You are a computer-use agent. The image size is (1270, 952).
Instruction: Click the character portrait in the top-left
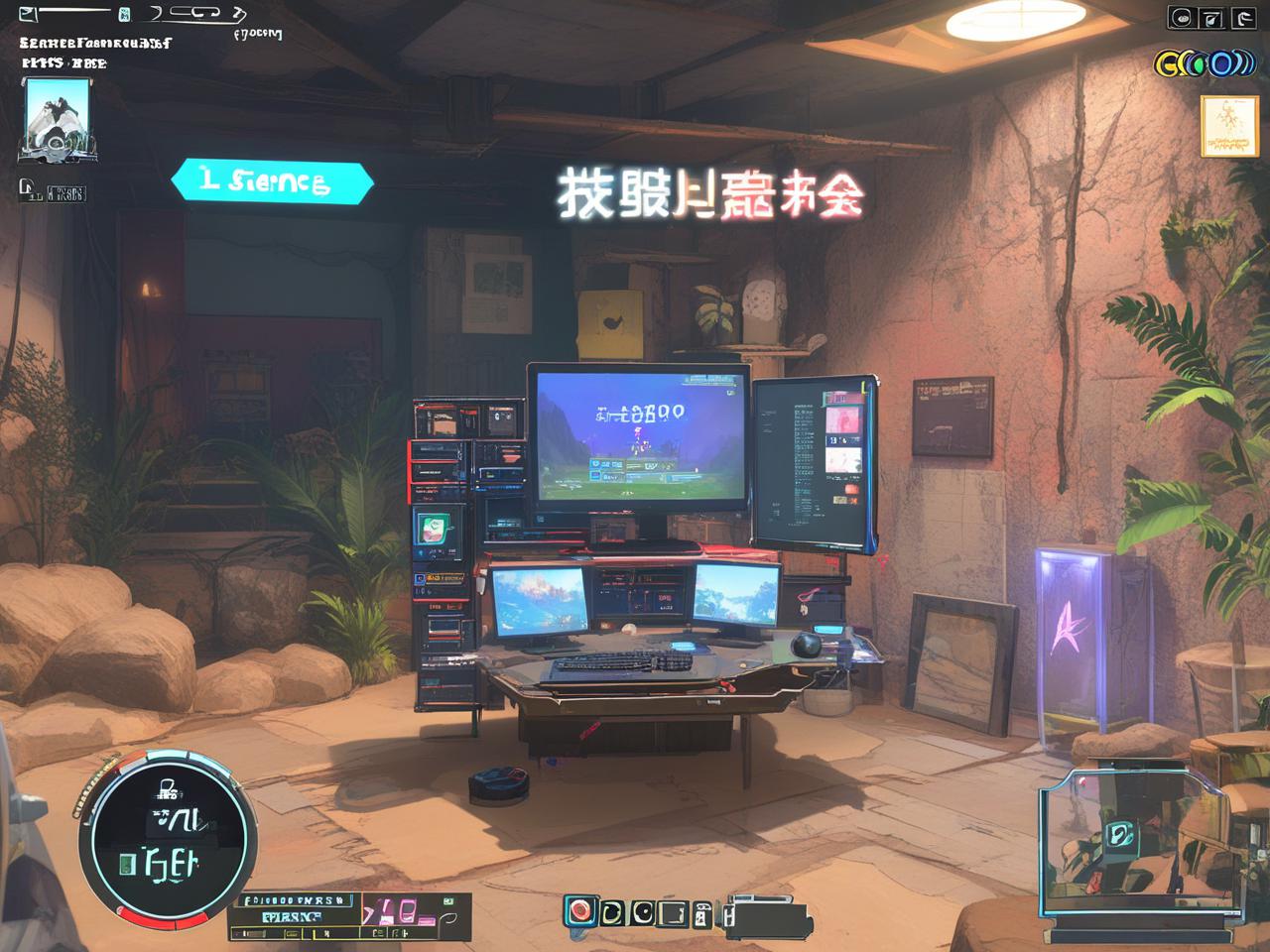tap(58, 119)
